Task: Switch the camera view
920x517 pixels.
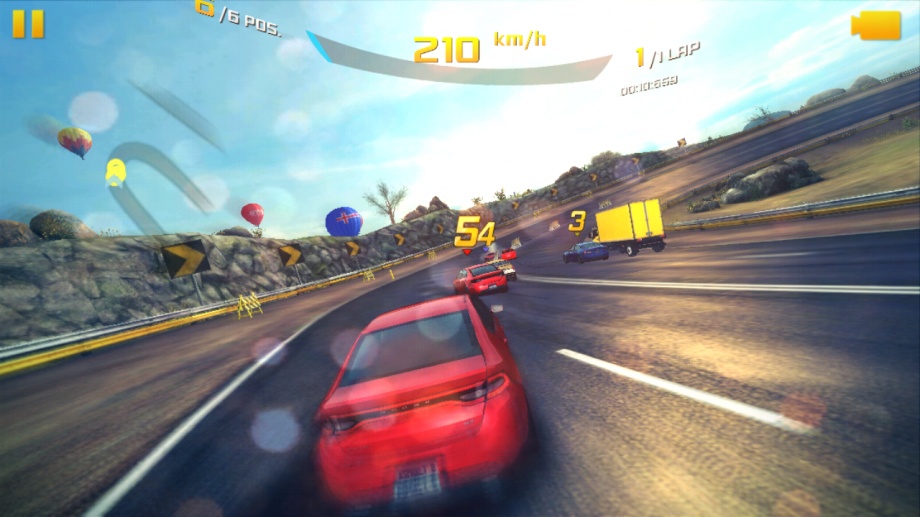Action: (876, 26)
